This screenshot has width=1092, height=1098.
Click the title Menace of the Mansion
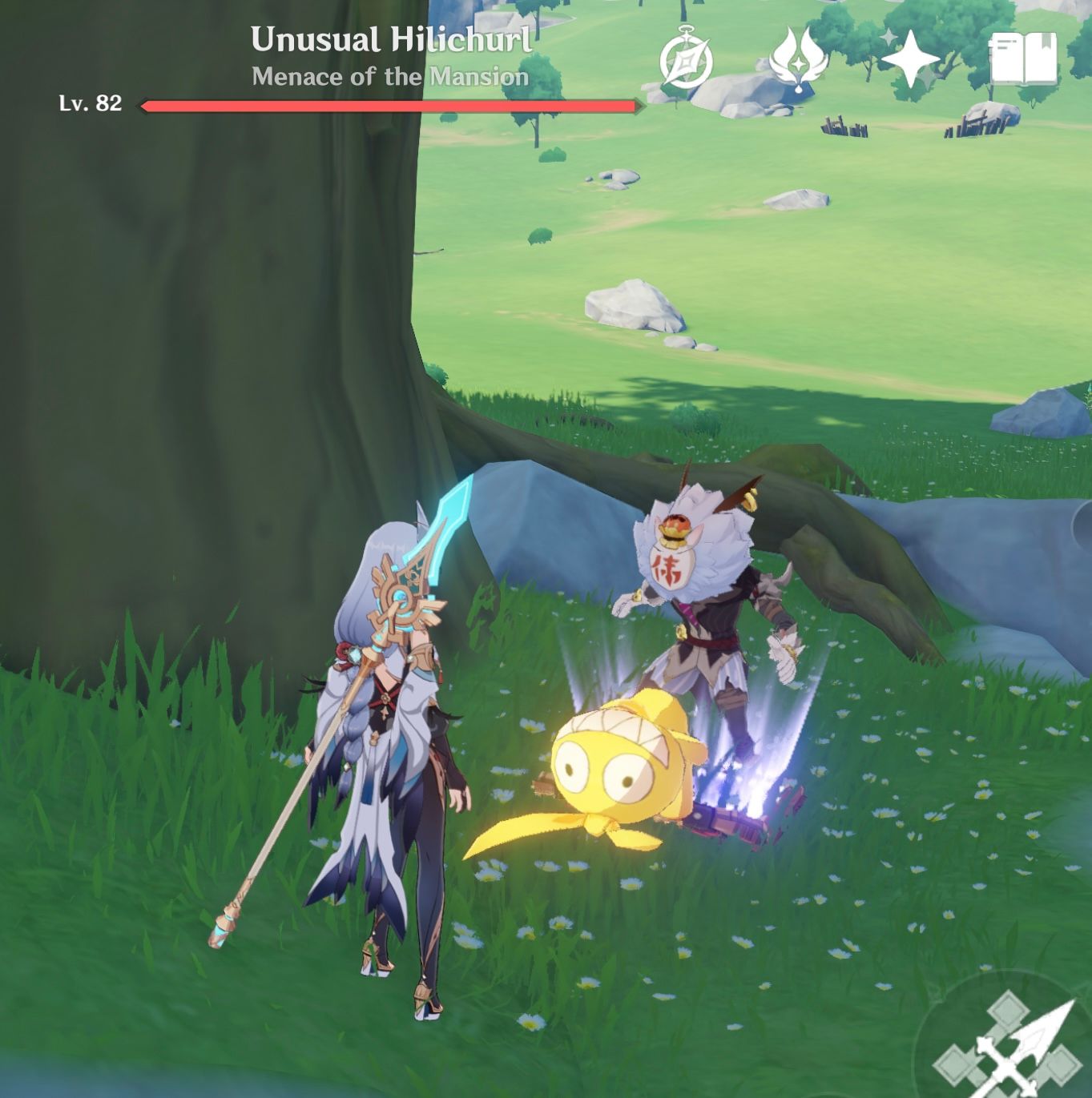389,76
